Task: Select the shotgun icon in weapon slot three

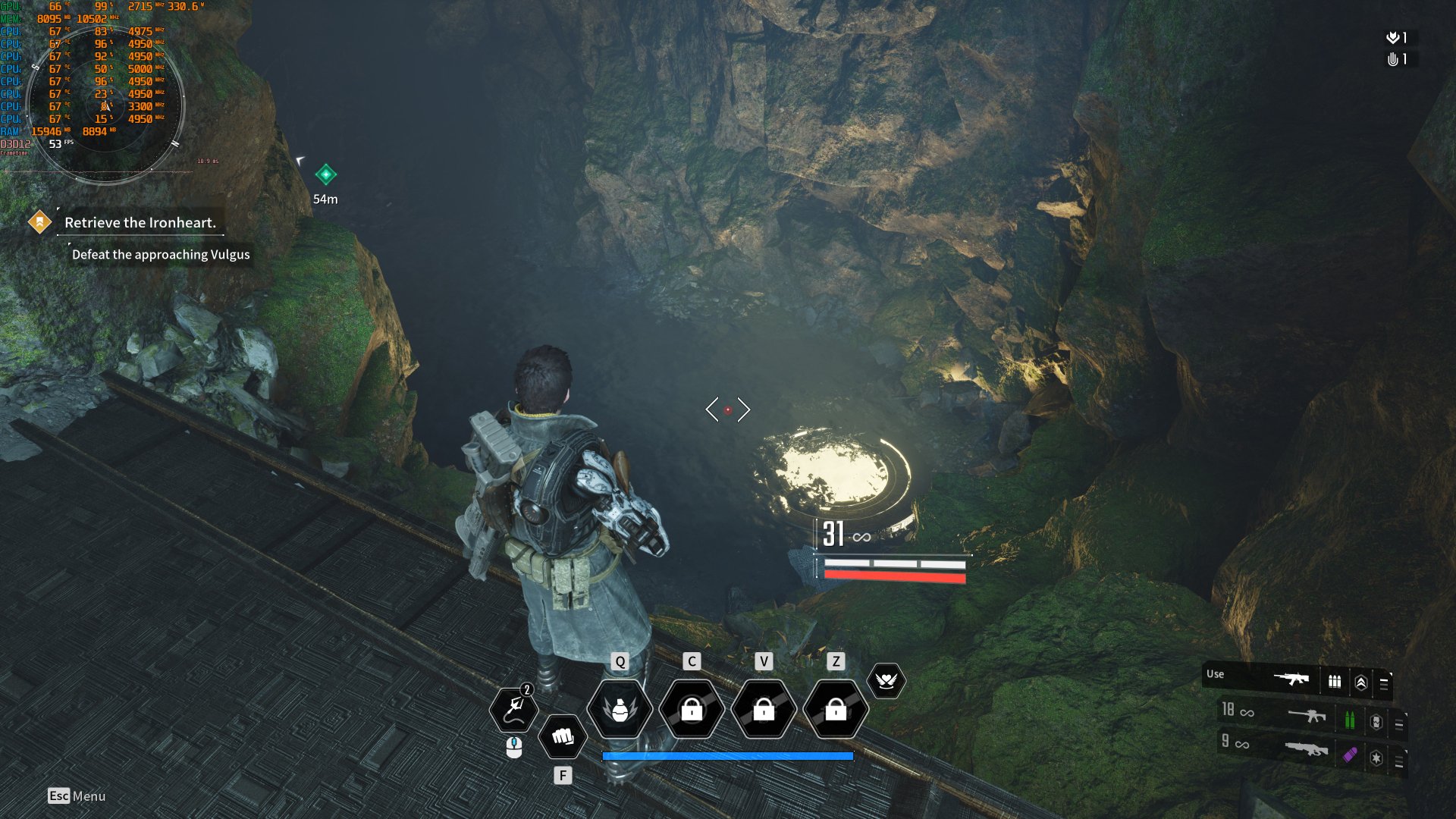Action: (x=1304, y=749)
